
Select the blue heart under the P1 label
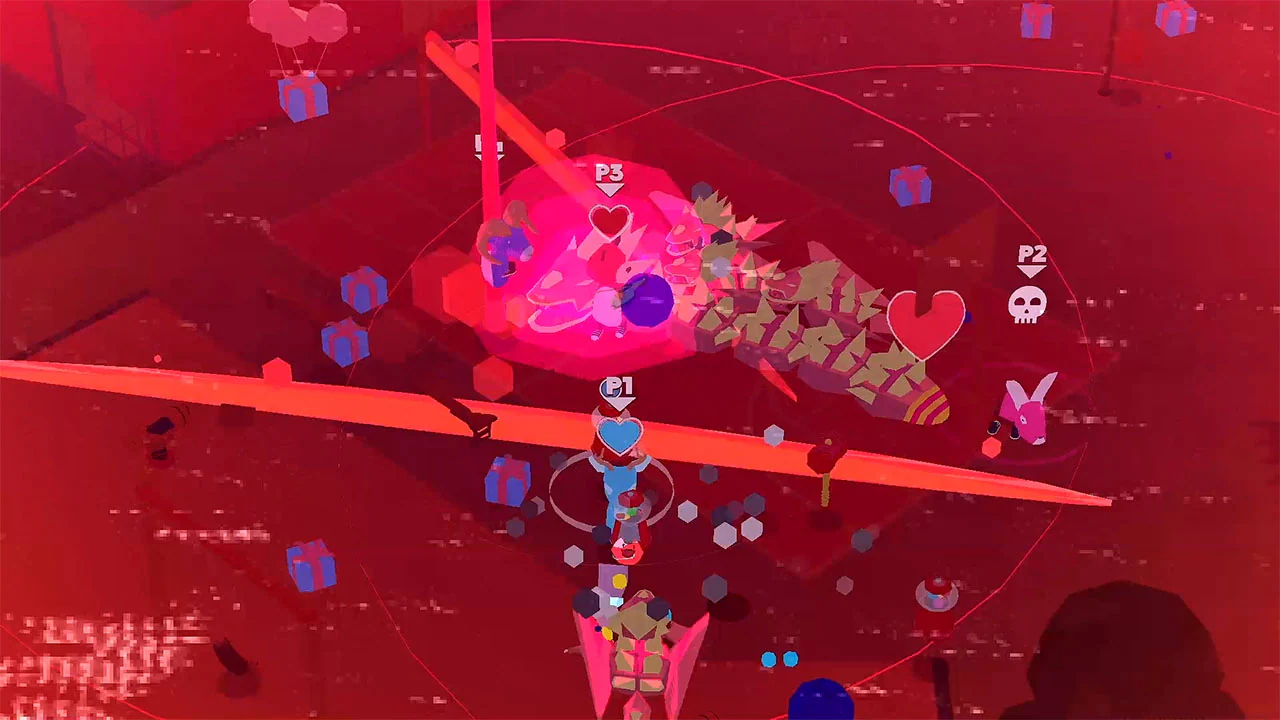click(x=620, y=435)
